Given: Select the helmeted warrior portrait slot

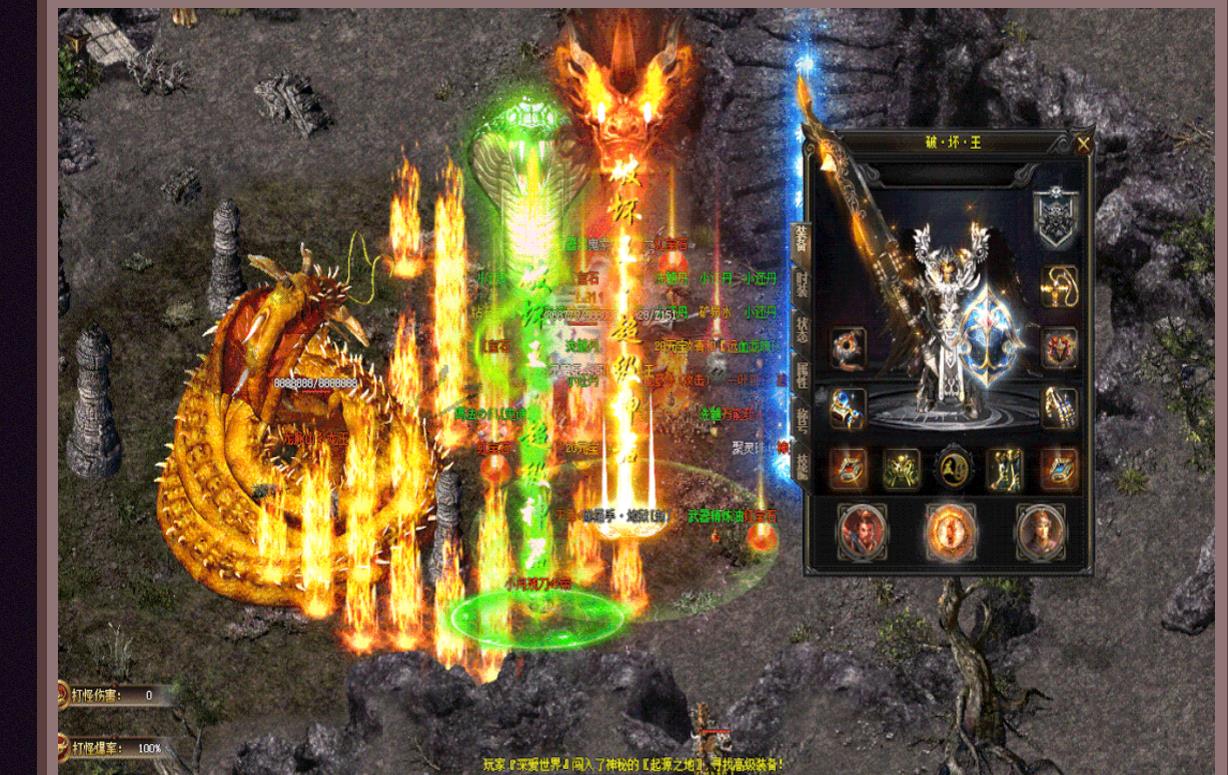Looking at the screenshot, I should pos(1040,531).
